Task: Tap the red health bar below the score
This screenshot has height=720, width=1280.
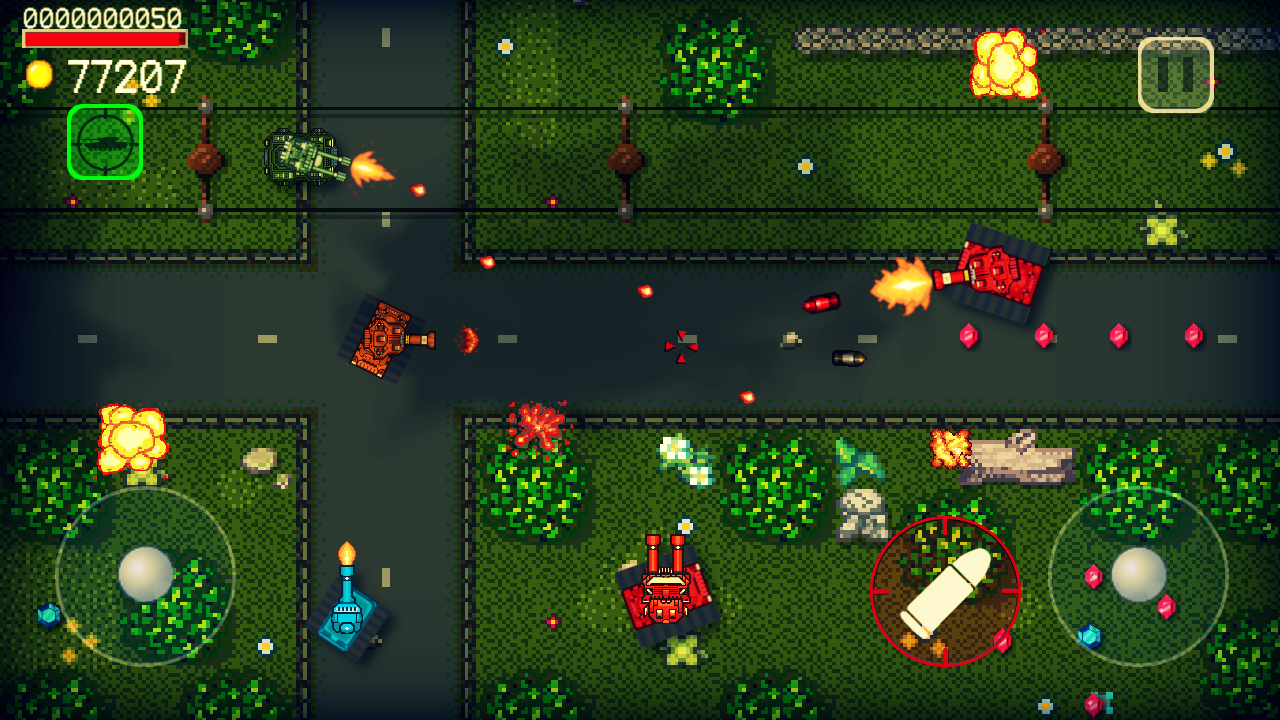Action: pyautogui.click(x=105, y=36)
